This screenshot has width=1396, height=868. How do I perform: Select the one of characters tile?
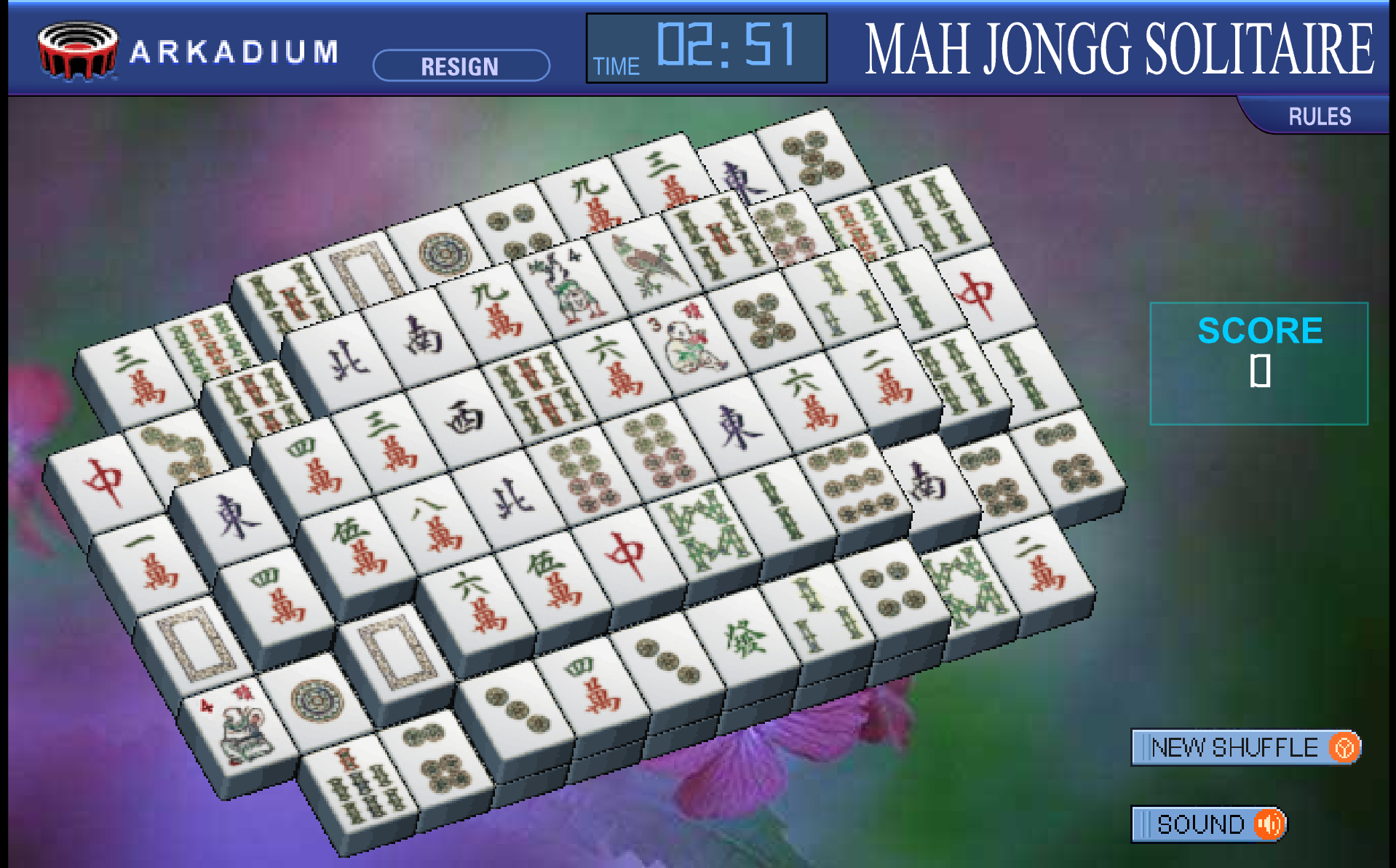click(x=151, y=561)
